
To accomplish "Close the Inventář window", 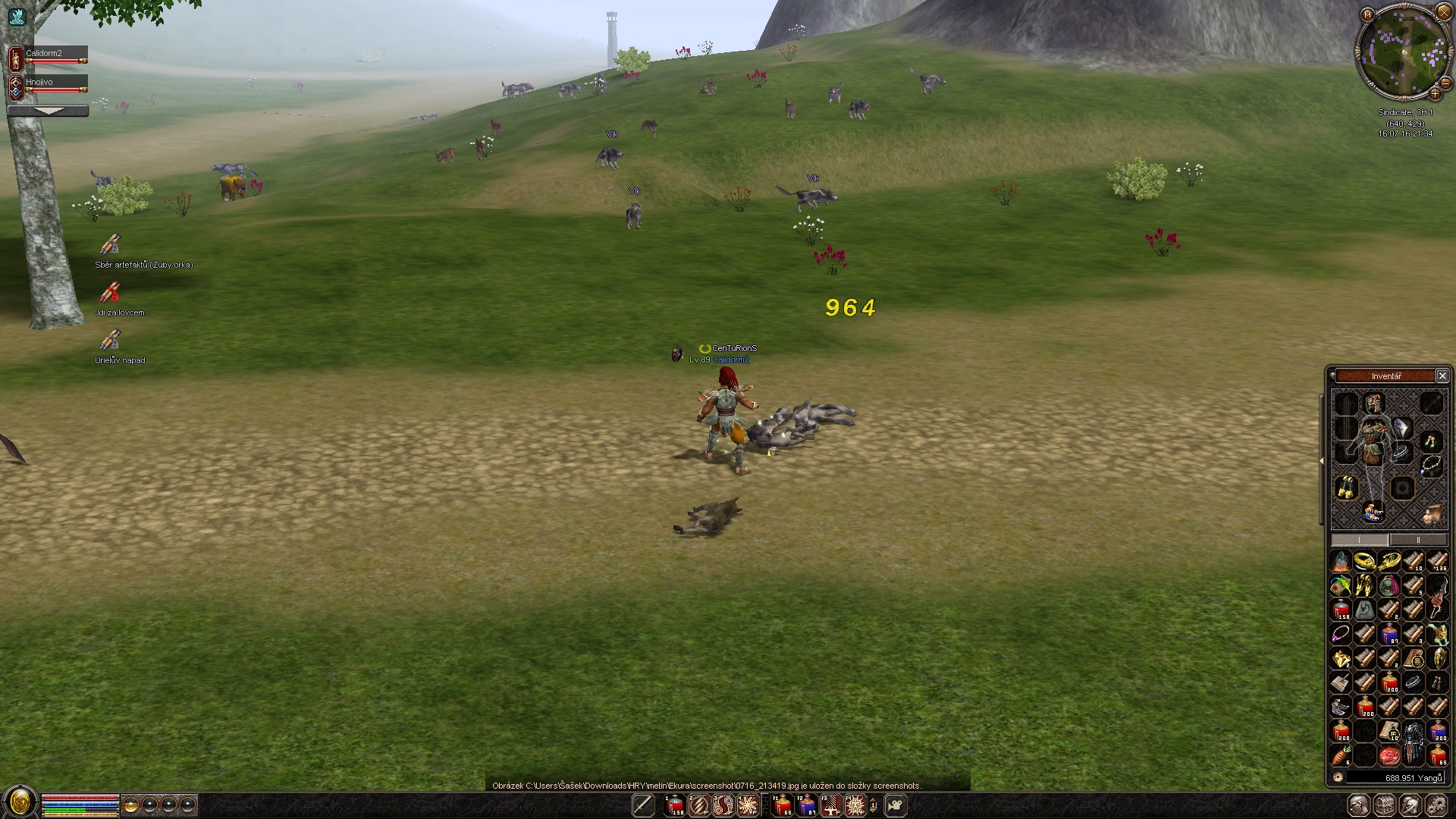I will pyautogui.click(x=1442, y=376).
